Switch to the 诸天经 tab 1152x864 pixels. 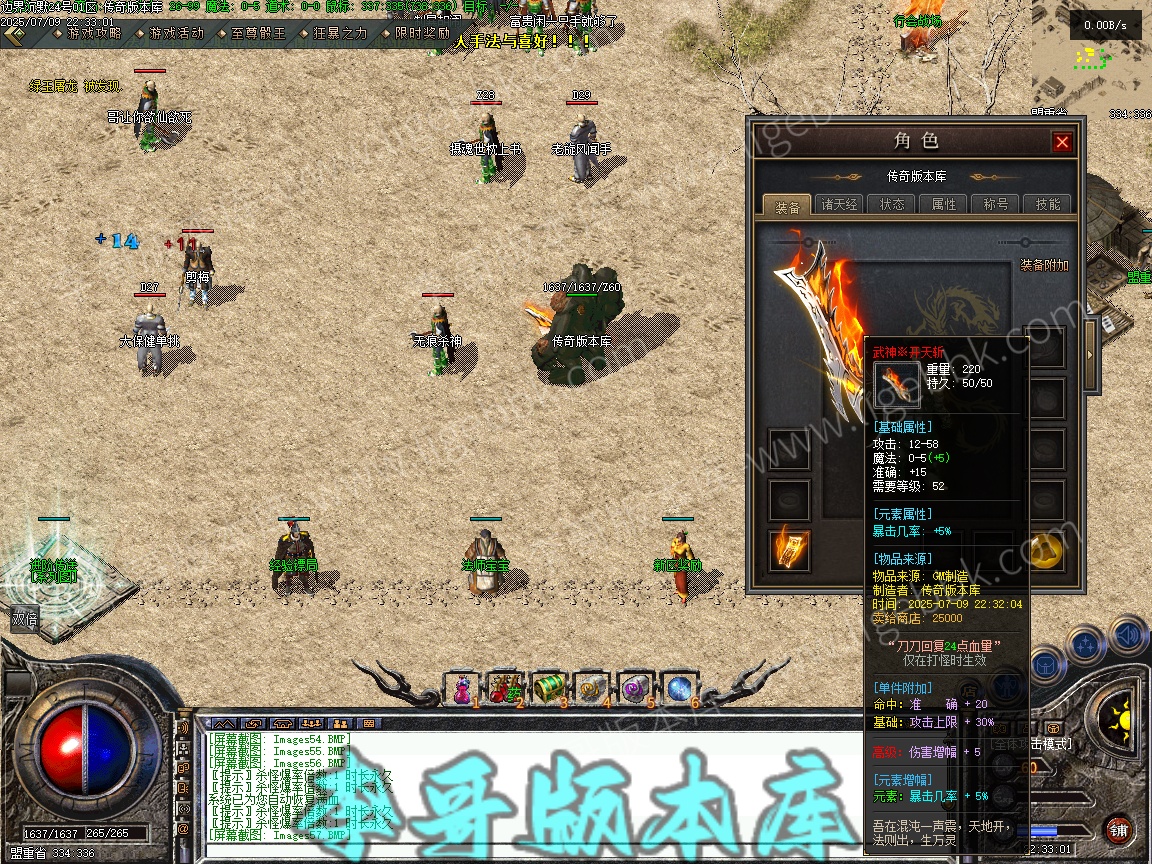(840, 204)
